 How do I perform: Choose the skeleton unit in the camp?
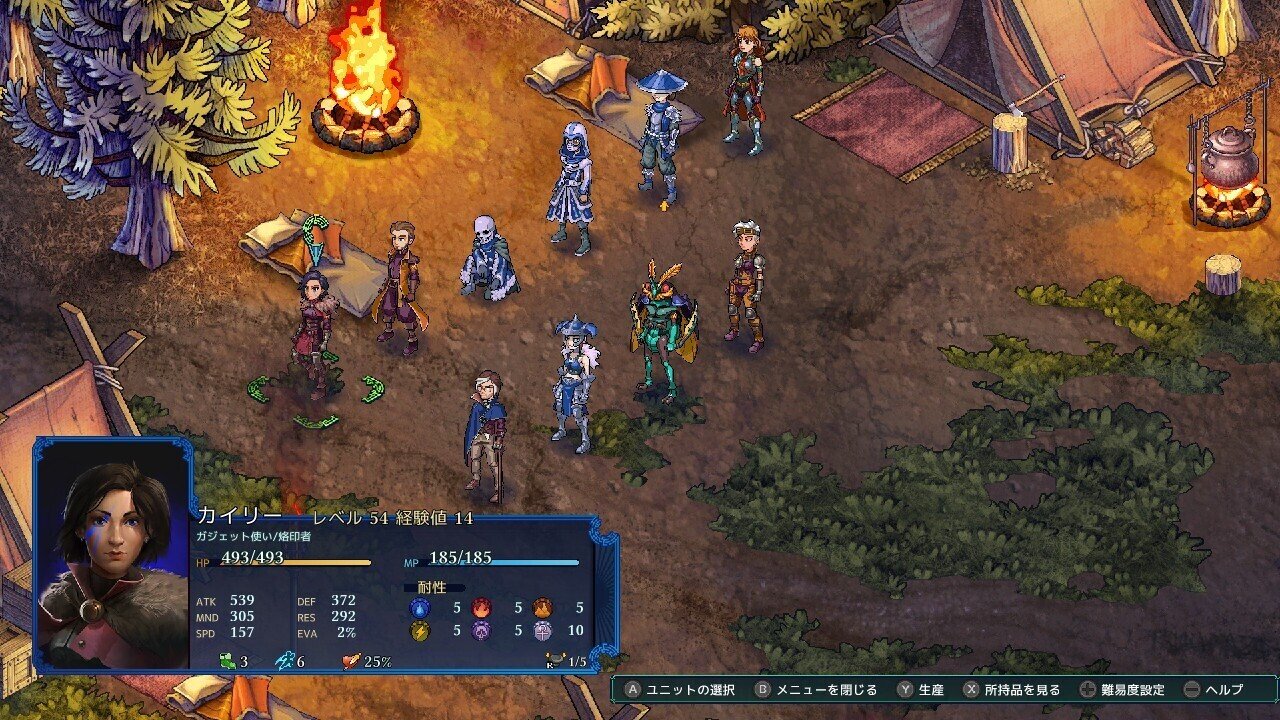tap(488, 258)
